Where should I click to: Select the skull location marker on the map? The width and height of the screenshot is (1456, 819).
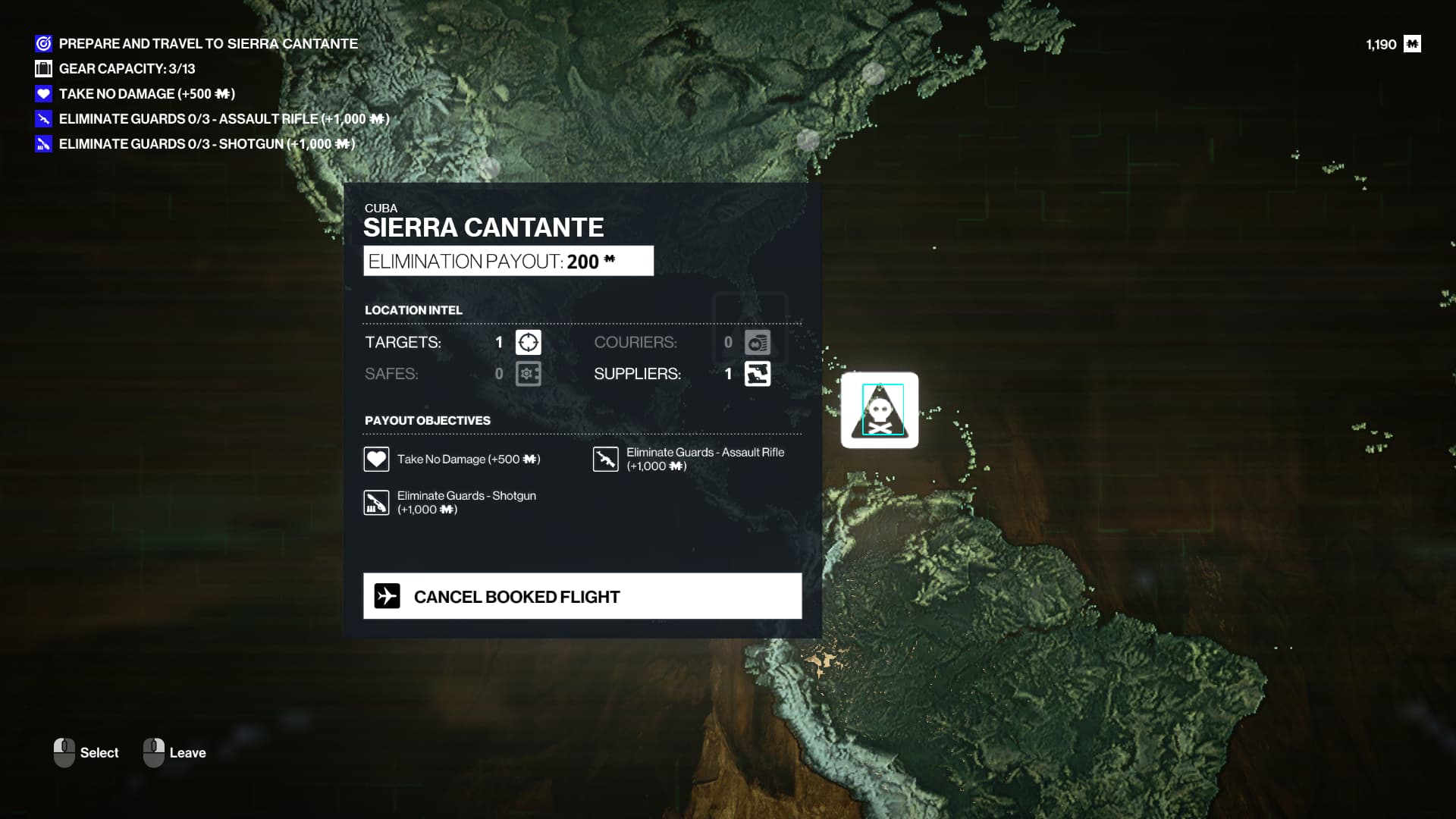[880, 410]
